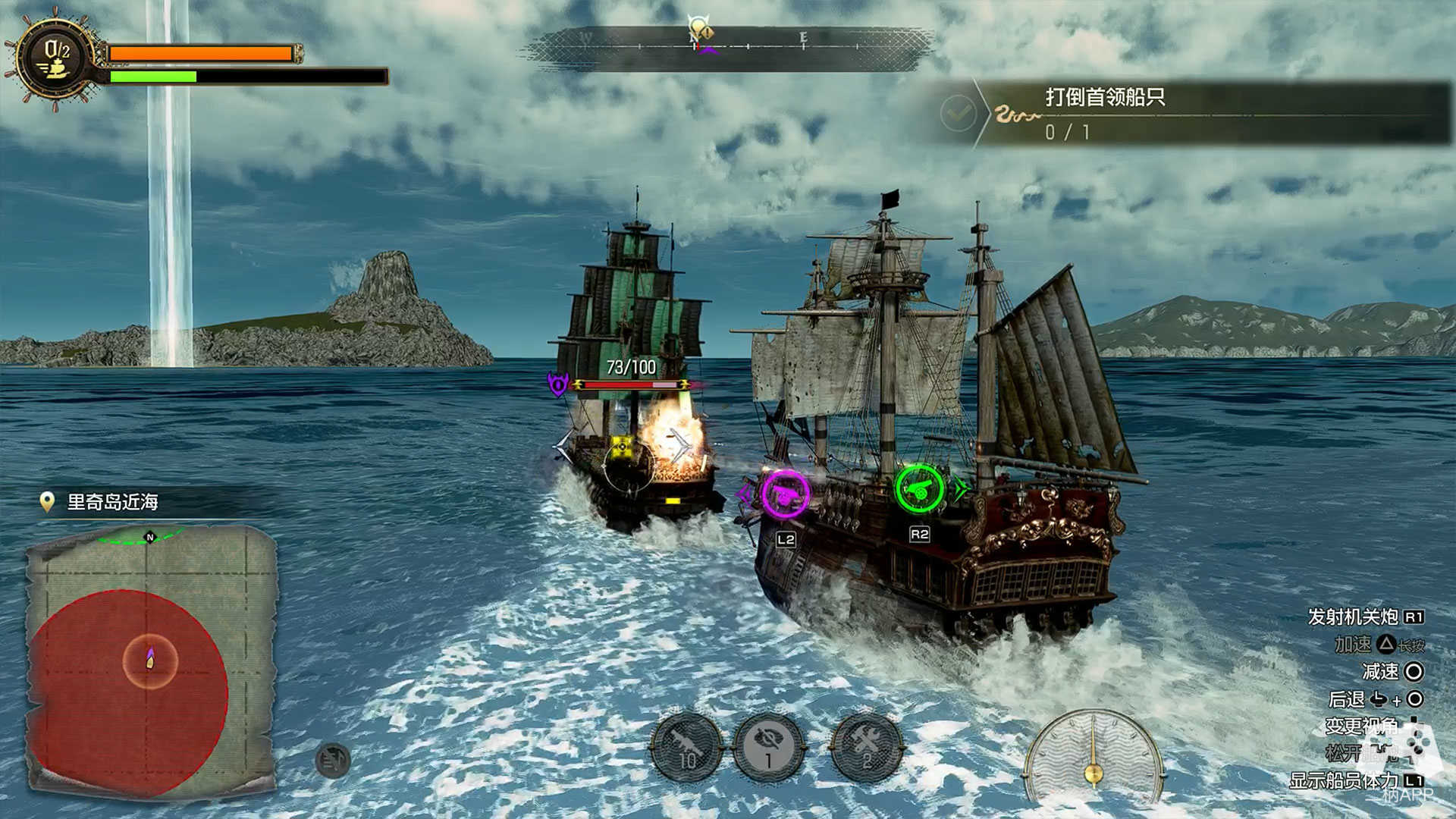
Task: Fire the green right-side cannon icon
Action: 919,489
